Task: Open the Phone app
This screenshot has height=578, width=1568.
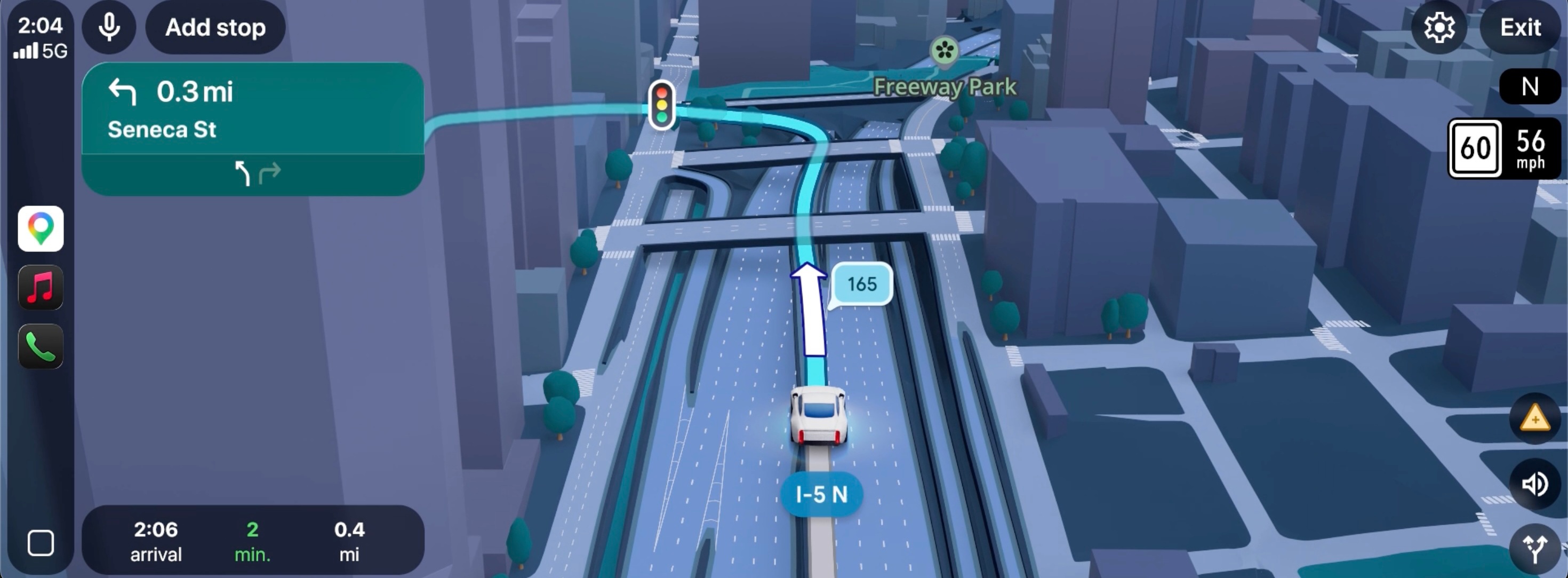Action: (40, 346)
